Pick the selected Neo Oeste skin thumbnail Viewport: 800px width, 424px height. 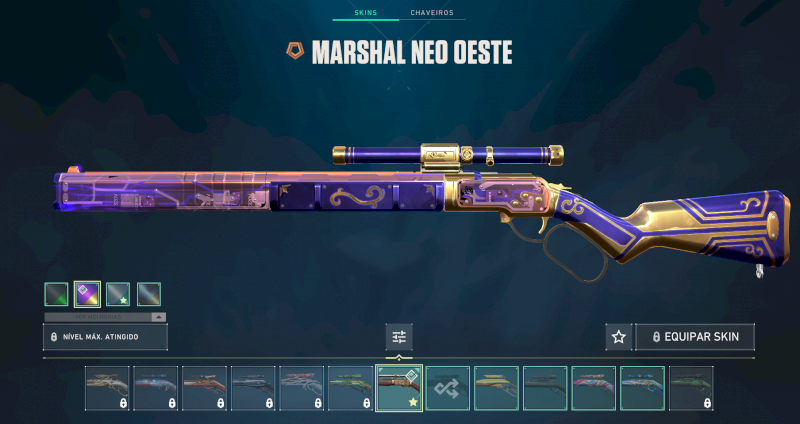(x=399, y=388)
